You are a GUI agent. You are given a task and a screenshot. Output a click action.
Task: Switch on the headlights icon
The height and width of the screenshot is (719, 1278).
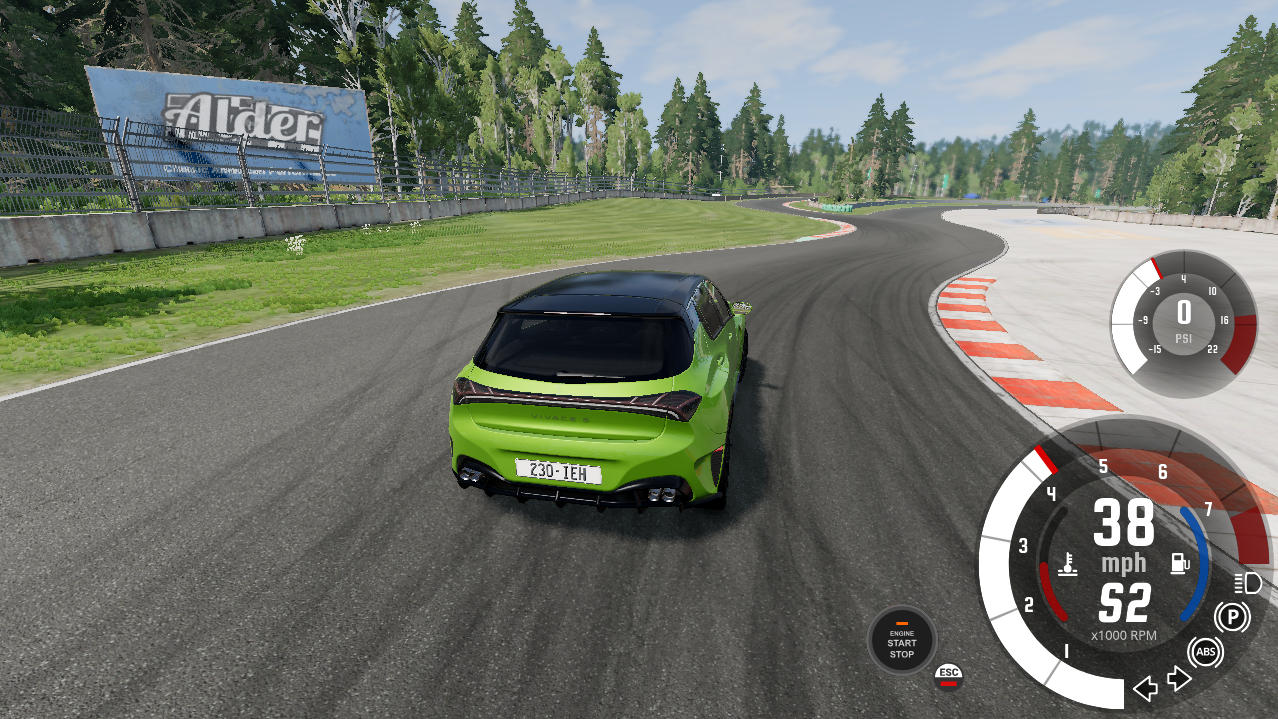[1248, 583]
